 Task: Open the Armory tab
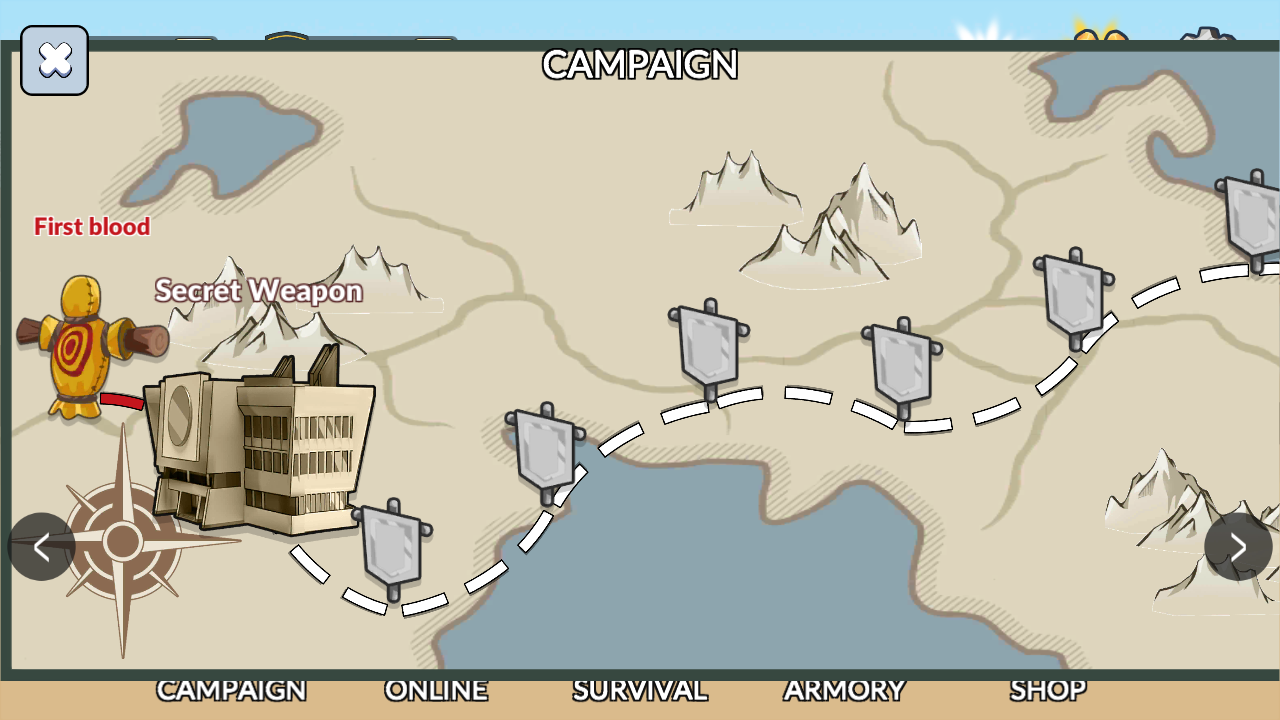pyautogui.click(x=844, y=691)
